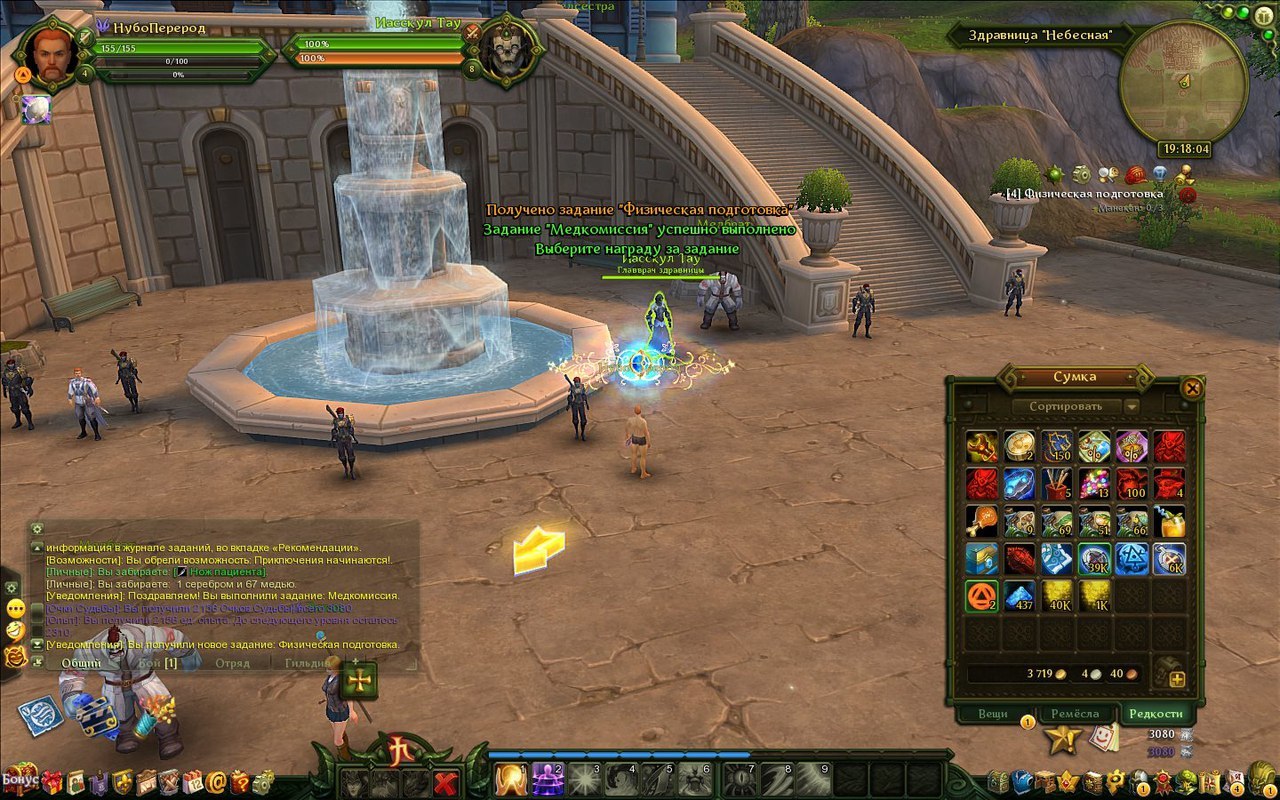Image resolution: width=1280 pixels, height=800 pixels.
Task: Select the roasted chicken leg item
Action: click(x=982, y=521)
